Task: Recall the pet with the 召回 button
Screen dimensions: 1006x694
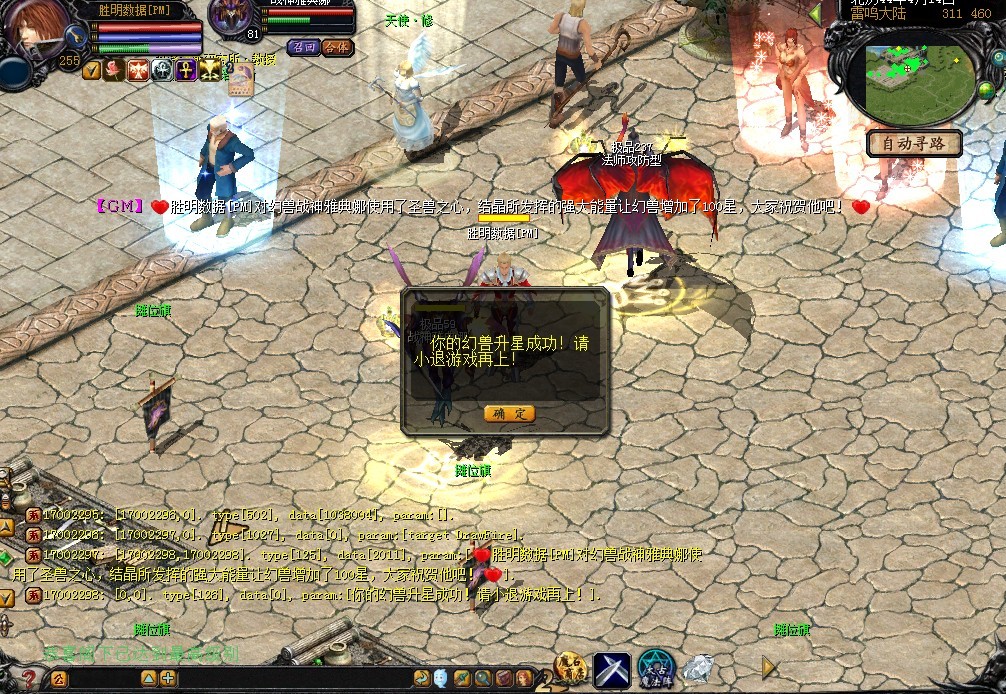Action: pyautogui.click(x=302, y=47)
